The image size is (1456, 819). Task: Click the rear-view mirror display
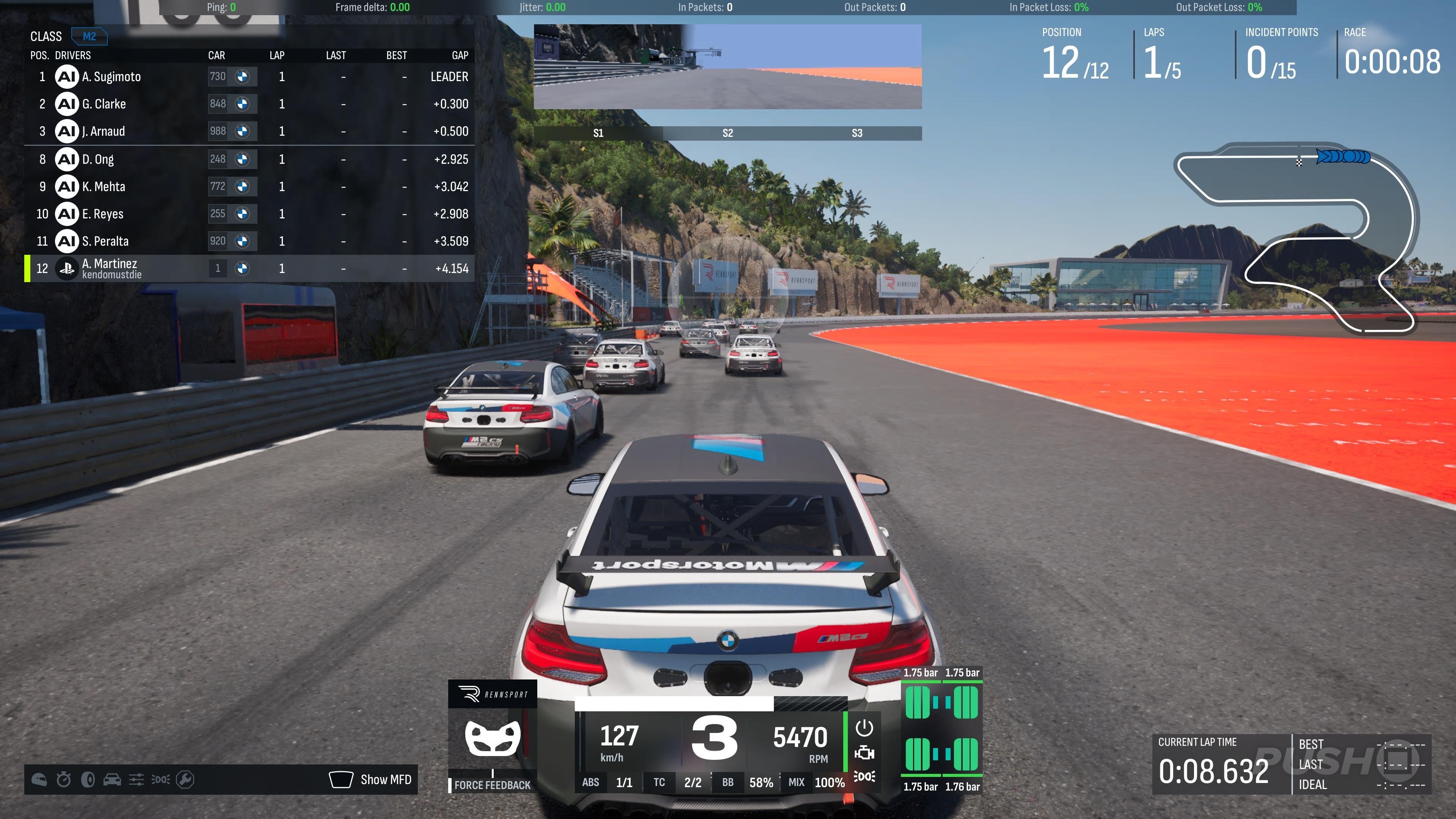click(x=728, y=66)
